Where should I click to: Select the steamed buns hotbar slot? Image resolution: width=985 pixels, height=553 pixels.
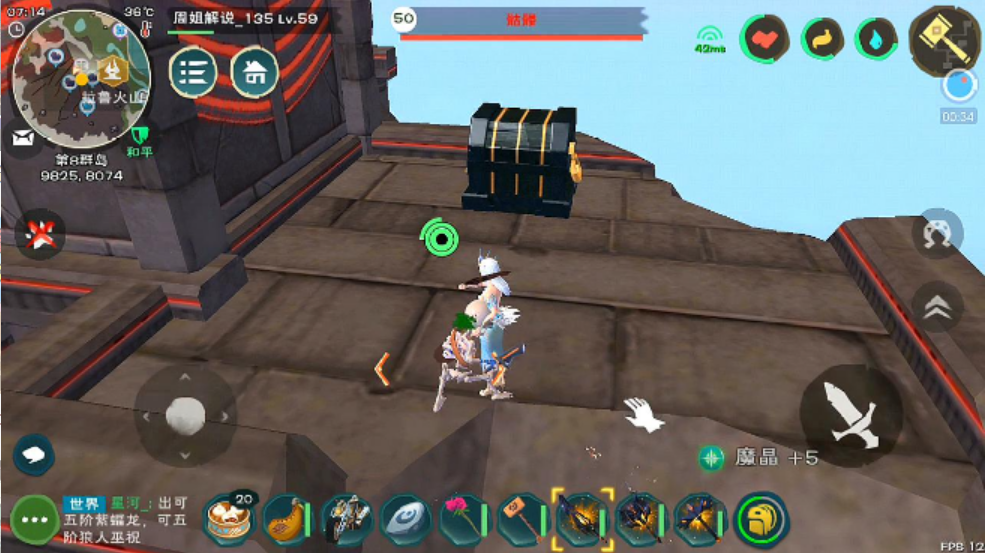coord(229,520)
